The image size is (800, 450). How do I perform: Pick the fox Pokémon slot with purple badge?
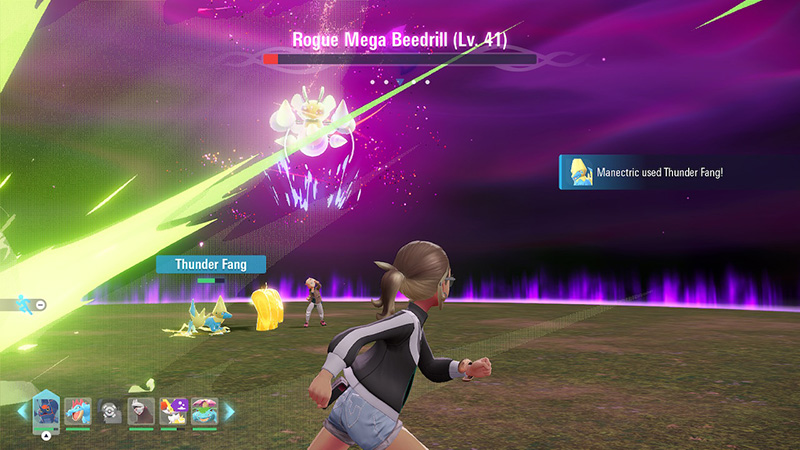(x=172, y=411)
